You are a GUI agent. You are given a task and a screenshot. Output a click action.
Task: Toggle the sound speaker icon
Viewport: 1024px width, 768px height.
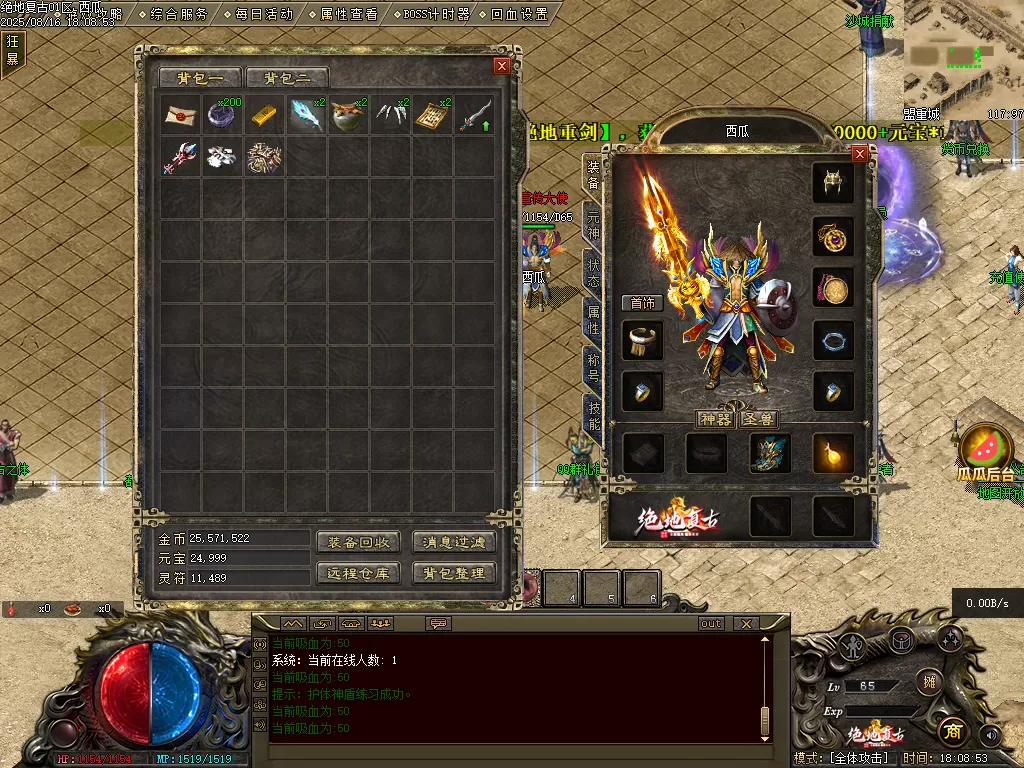(x=990, y=735)
